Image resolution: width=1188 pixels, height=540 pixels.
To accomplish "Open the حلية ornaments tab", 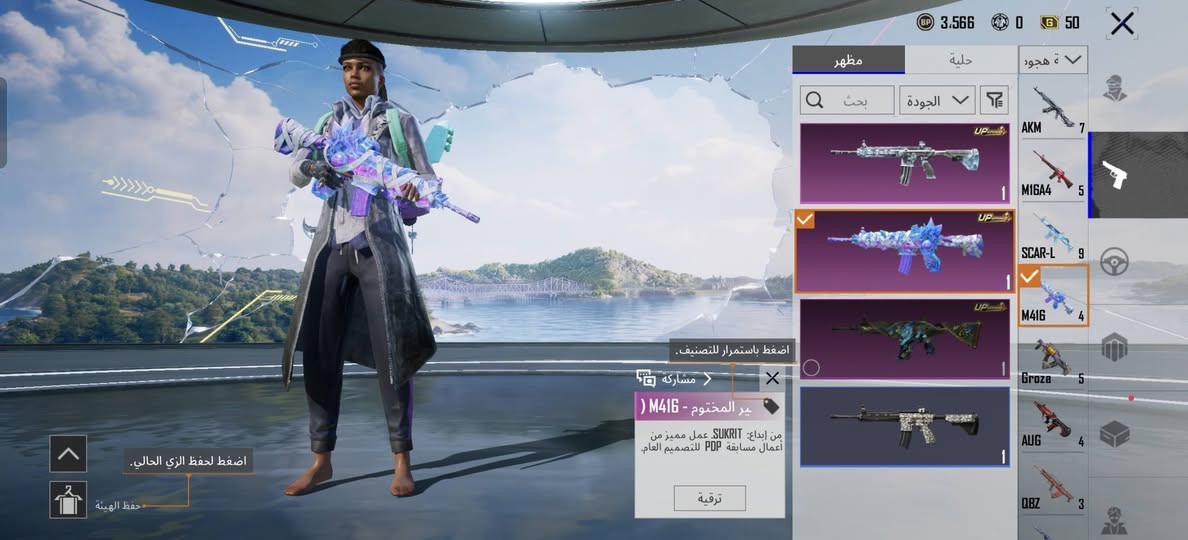I will pos(961,60).
